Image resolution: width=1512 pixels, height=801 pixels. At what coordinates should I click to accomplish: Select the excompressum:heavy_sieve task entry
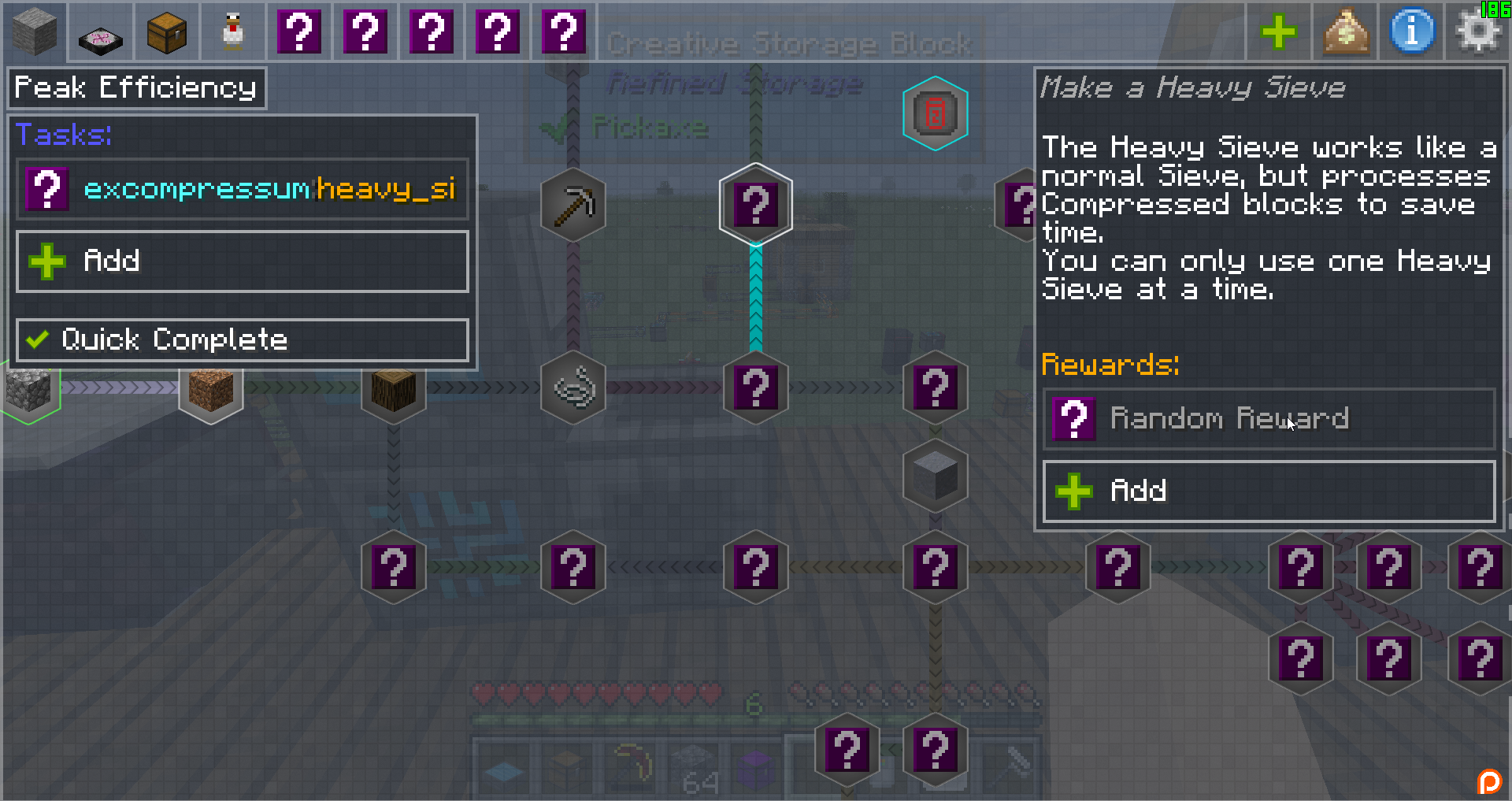pyautogui.click(x=242, y=190)
